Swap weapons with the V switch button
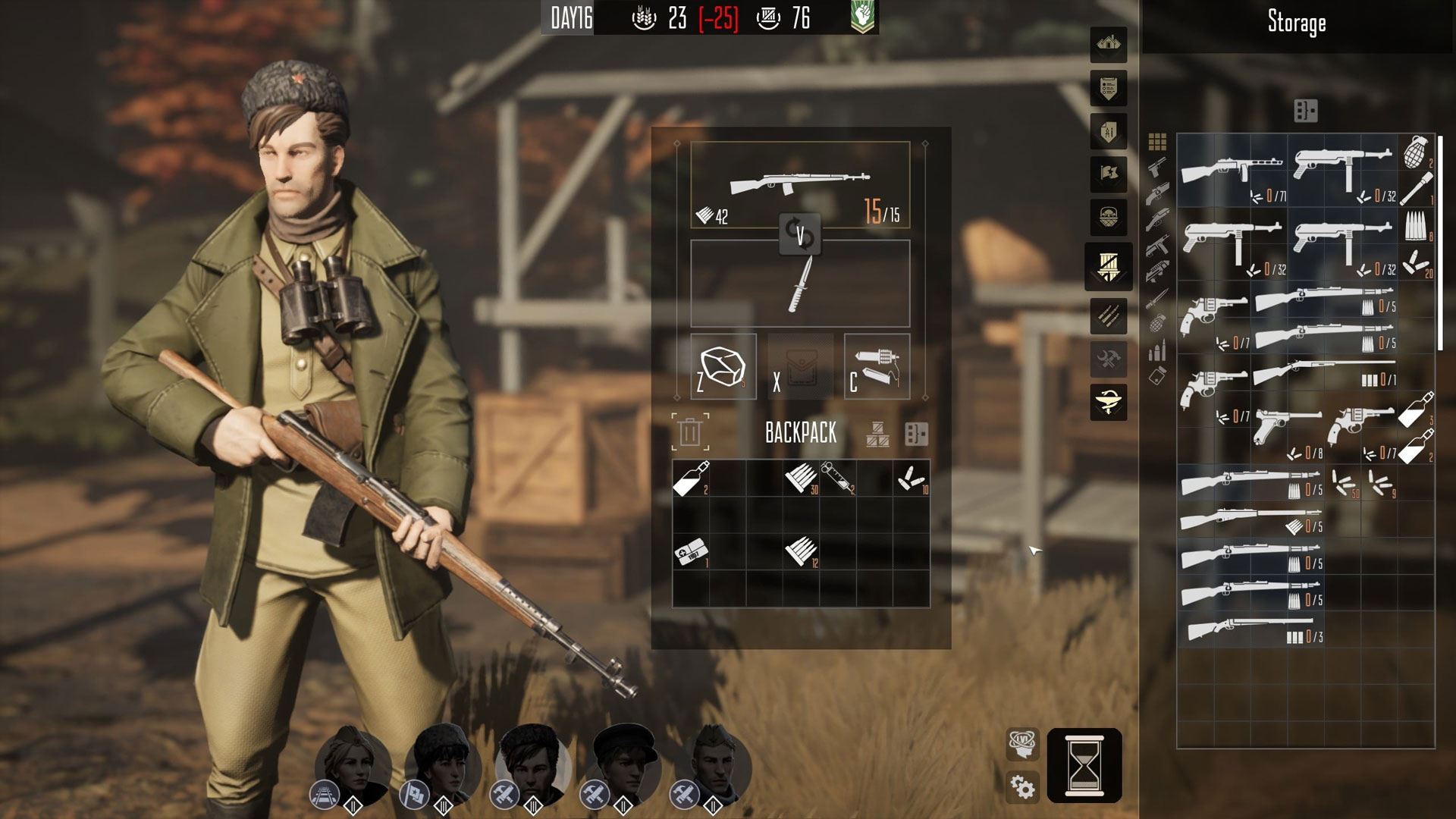Screen dimensions: 1456x819 coord(800,234)
